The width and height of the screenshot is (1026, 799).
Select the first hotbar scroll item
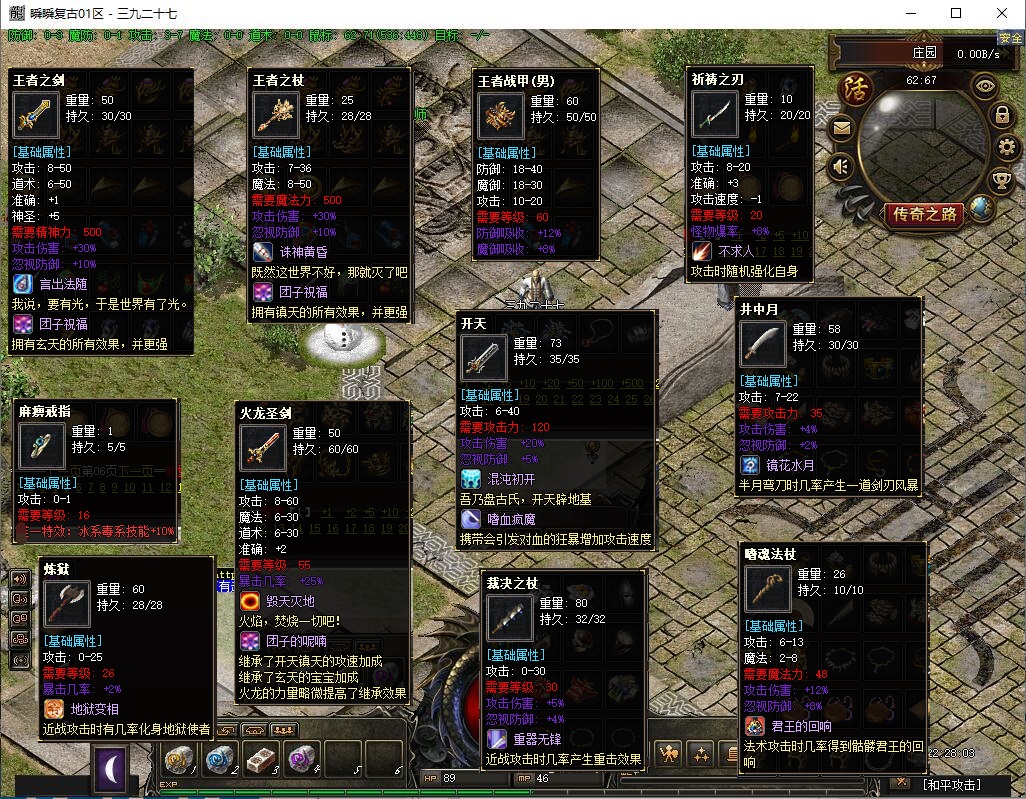click(180, 760)
